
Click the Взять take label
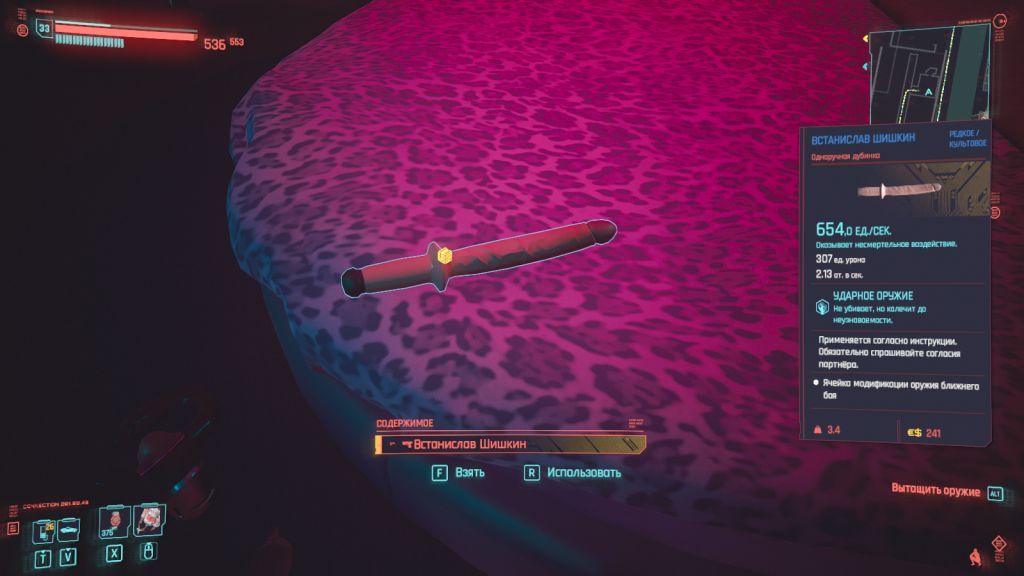tap(468, 473)
